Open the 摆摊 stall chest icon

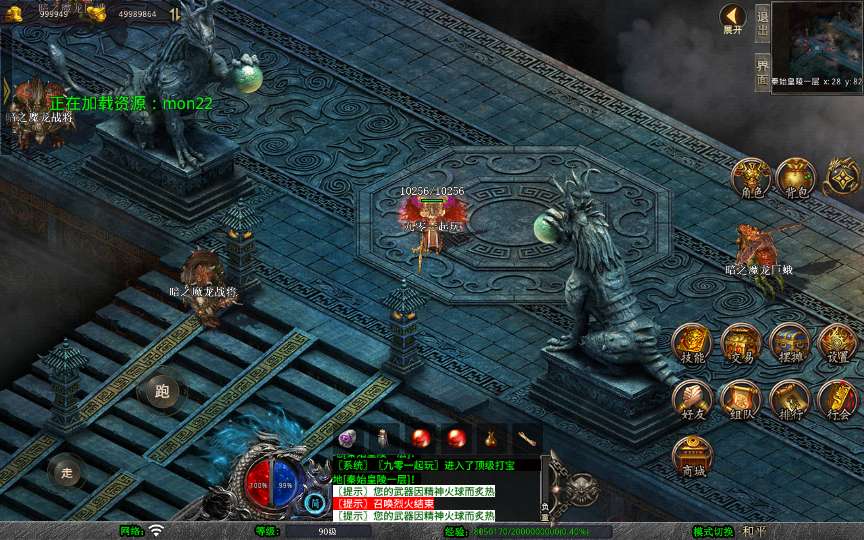790,344
